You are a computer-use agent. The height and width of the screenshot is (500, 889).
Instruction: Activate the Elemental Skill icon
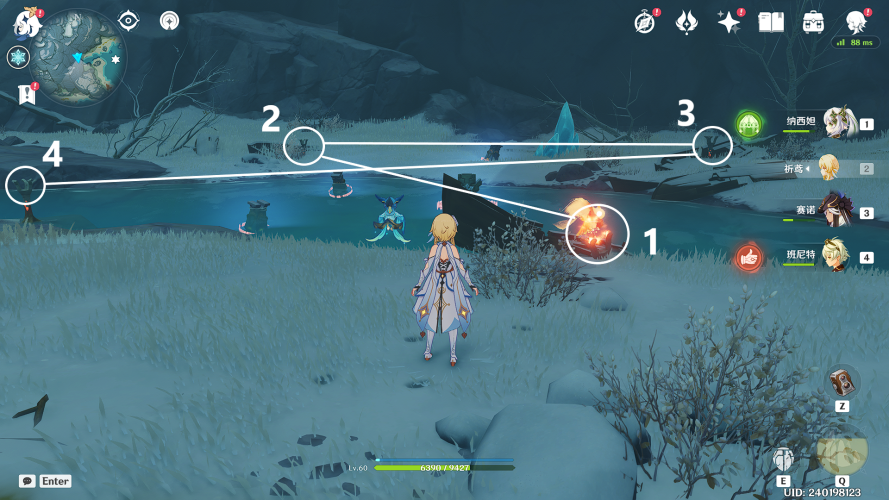point(784,458)
